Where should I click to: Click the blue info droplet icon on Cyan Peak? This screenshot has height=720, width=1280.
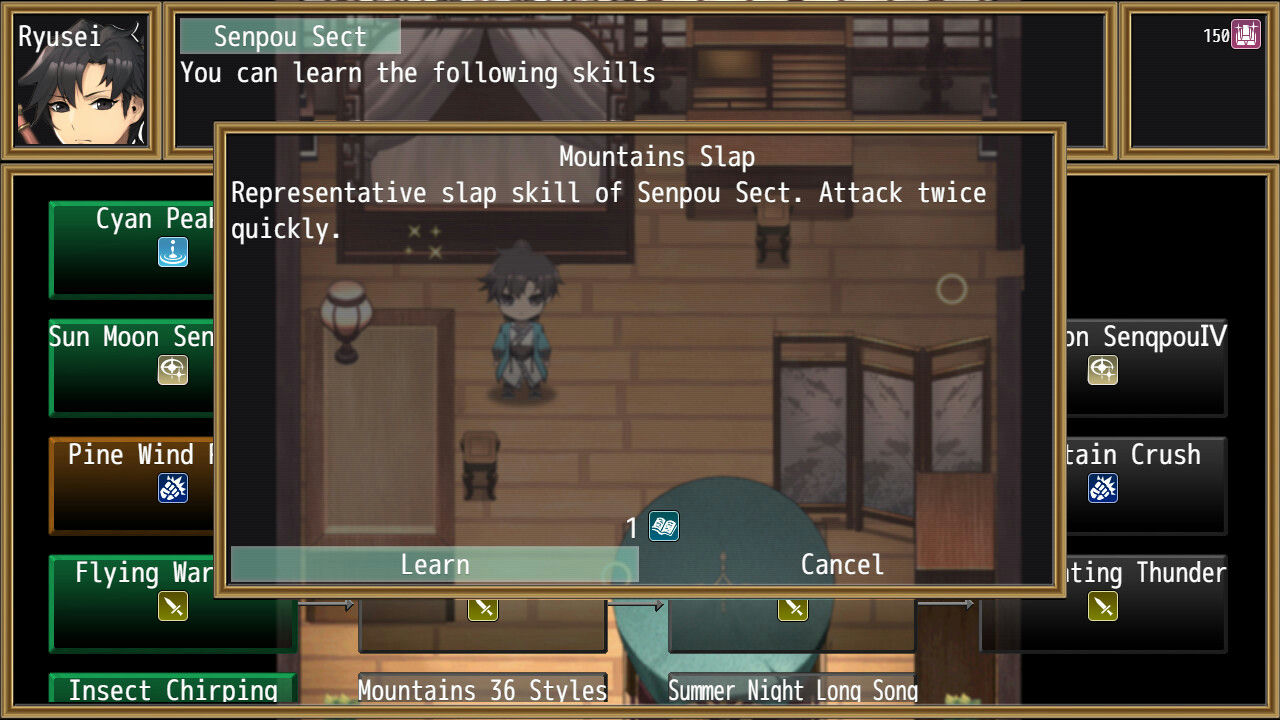(x=172, y=253)
